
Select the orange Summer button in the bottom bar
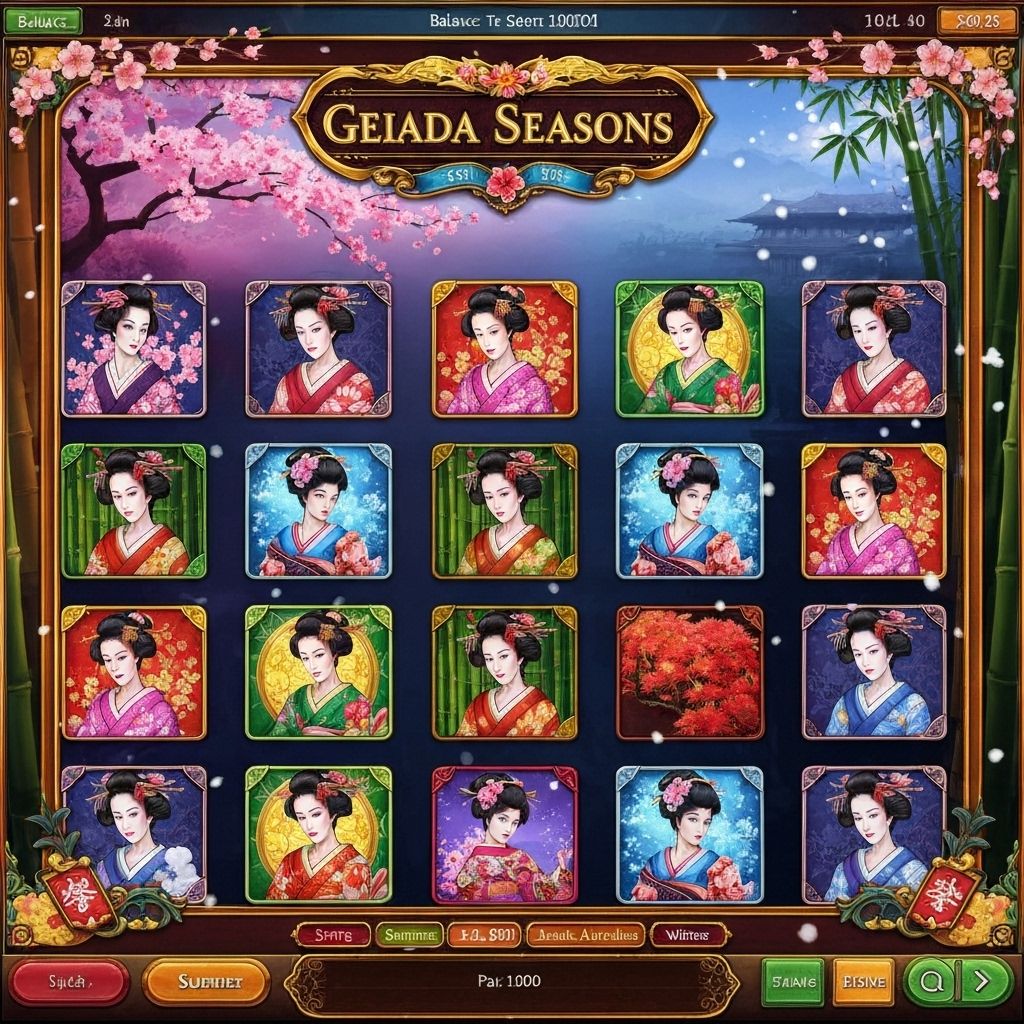(x=206, y=981)
